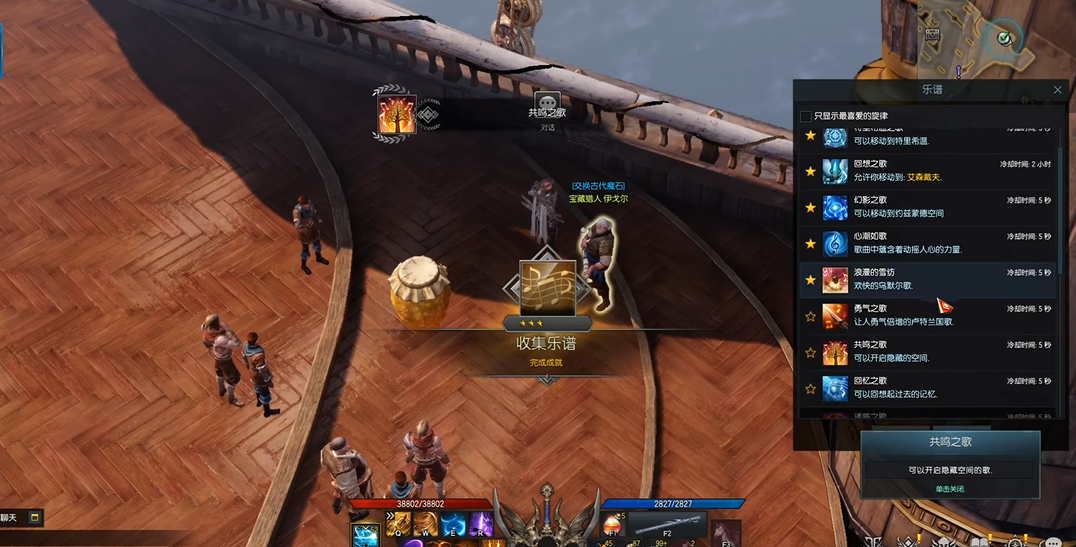Choose 共鸣之歌 in the song list
1076x547 pixels.
(930, 352)
